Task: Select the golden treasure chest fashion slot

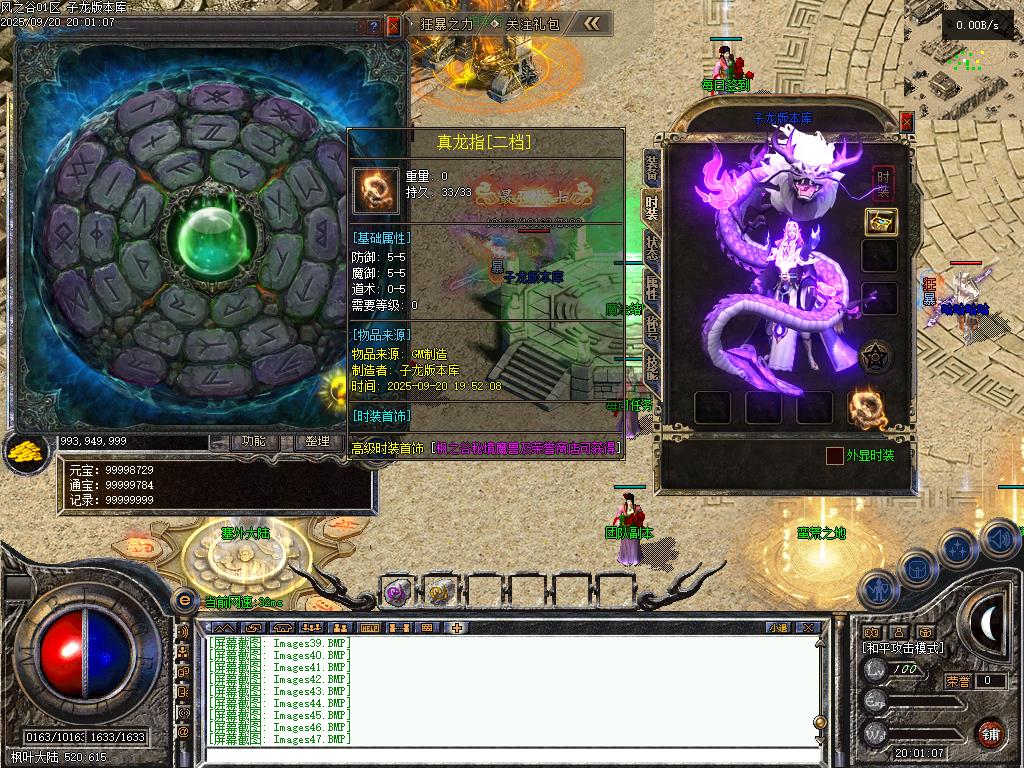Action: (x=880, y=222)
